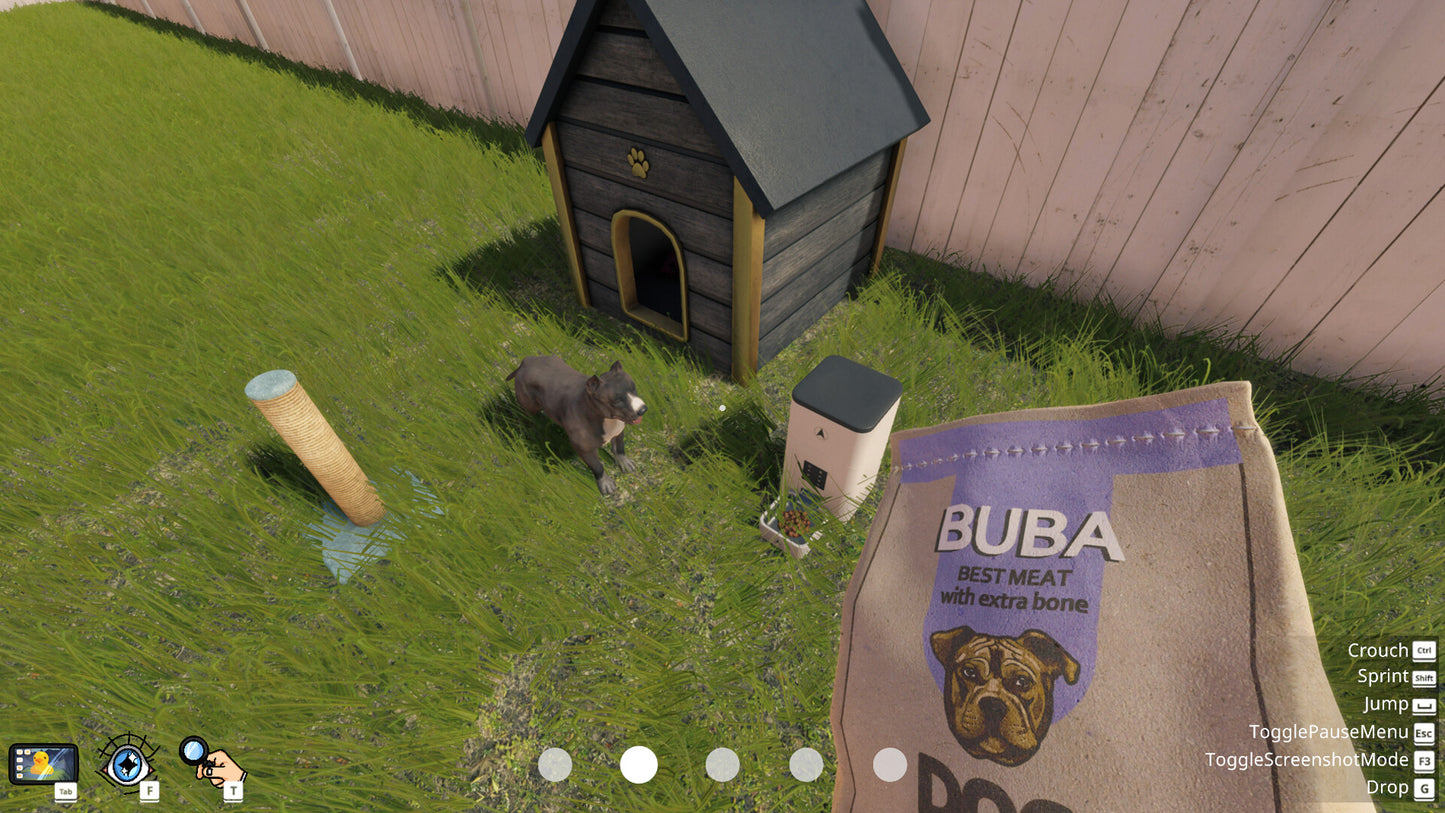Select the magnifying glass inspect icon
This screenshot has height=813, width=1445.
point(211,762)
